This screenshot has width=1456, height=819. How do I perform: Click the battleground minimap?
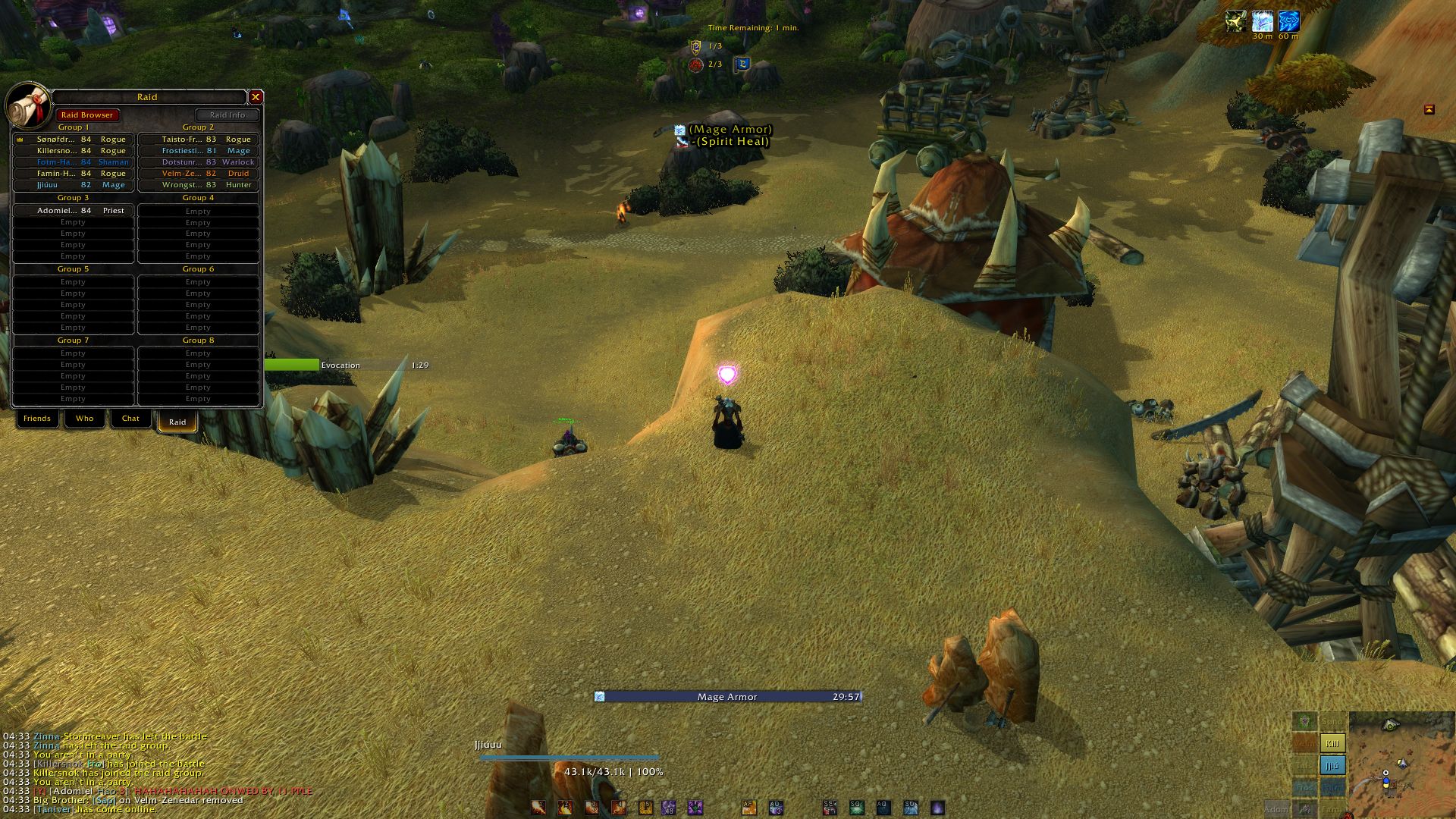1400,762
